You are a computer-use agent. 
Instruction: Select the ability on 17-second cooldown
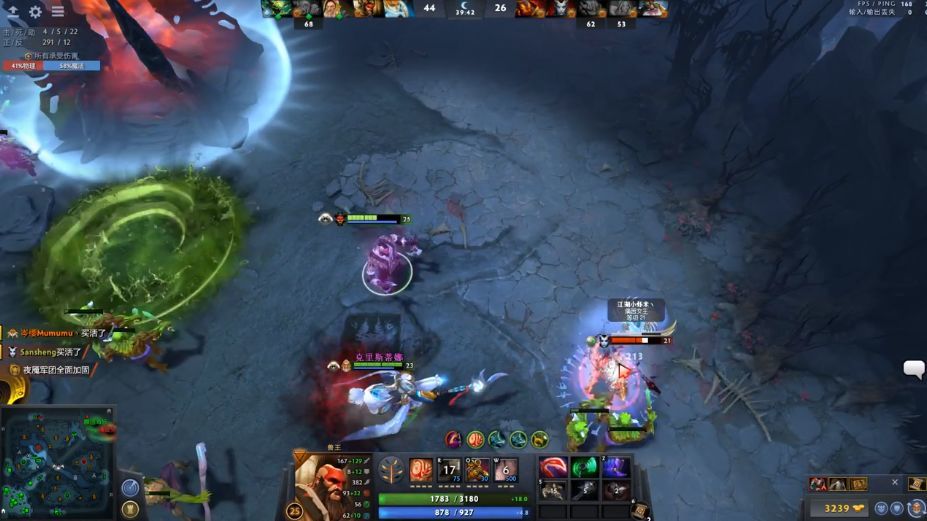tap(449, 471)
